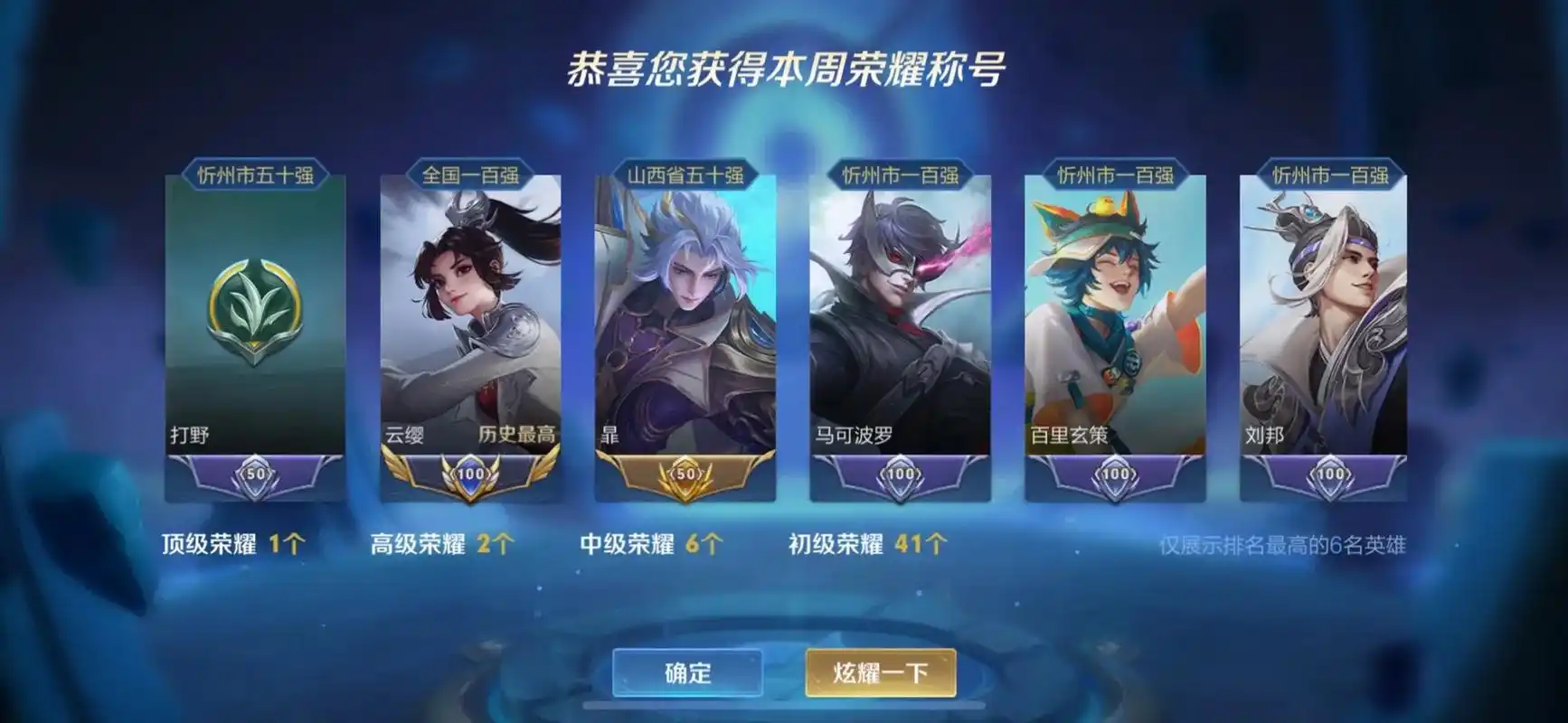Click the 确定 confirm button
This screenshot has height=723, width=1568.
click(686, 672)
